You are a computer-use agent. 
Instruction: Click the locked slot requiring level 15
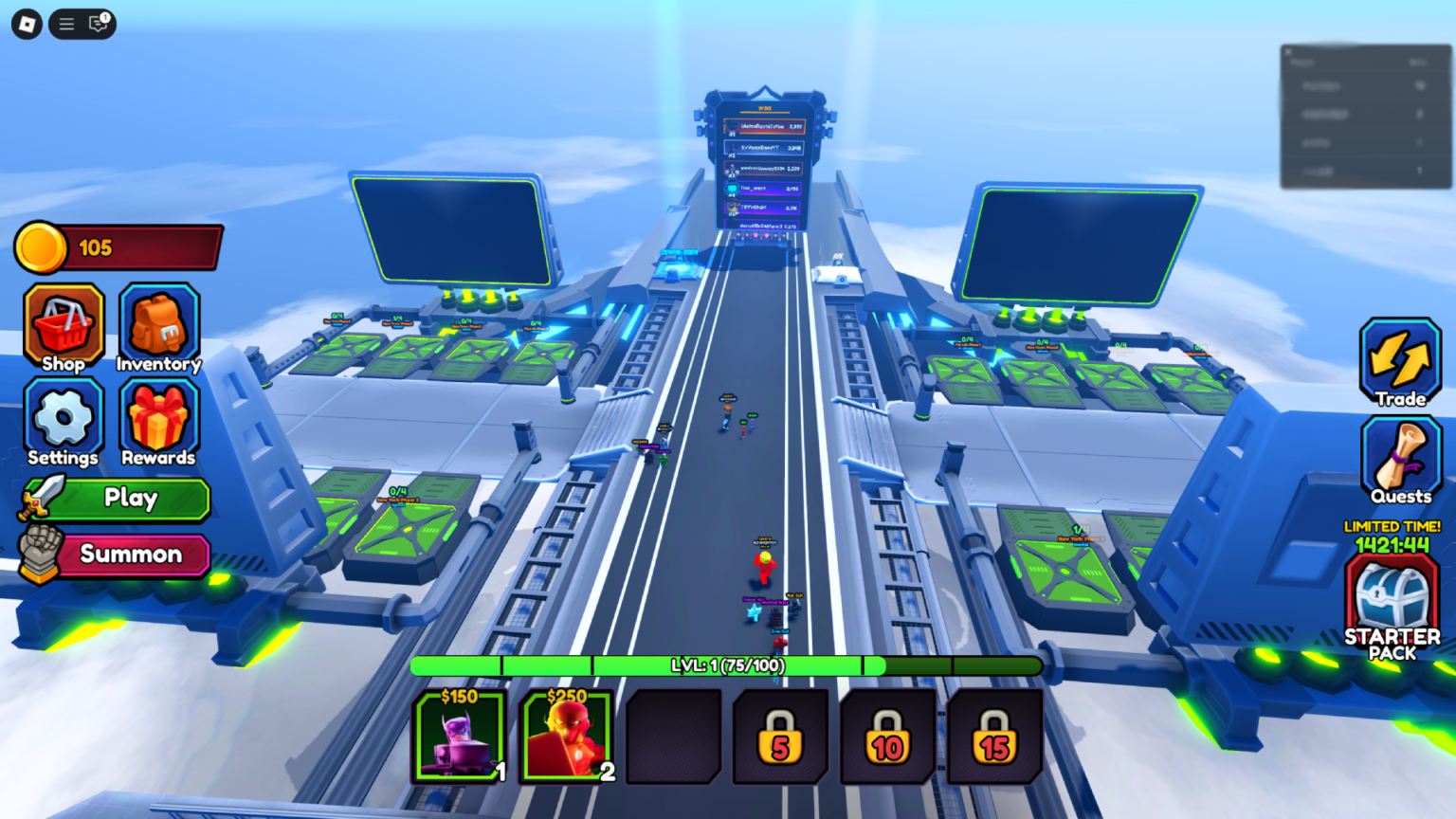[x=994, y=736]
